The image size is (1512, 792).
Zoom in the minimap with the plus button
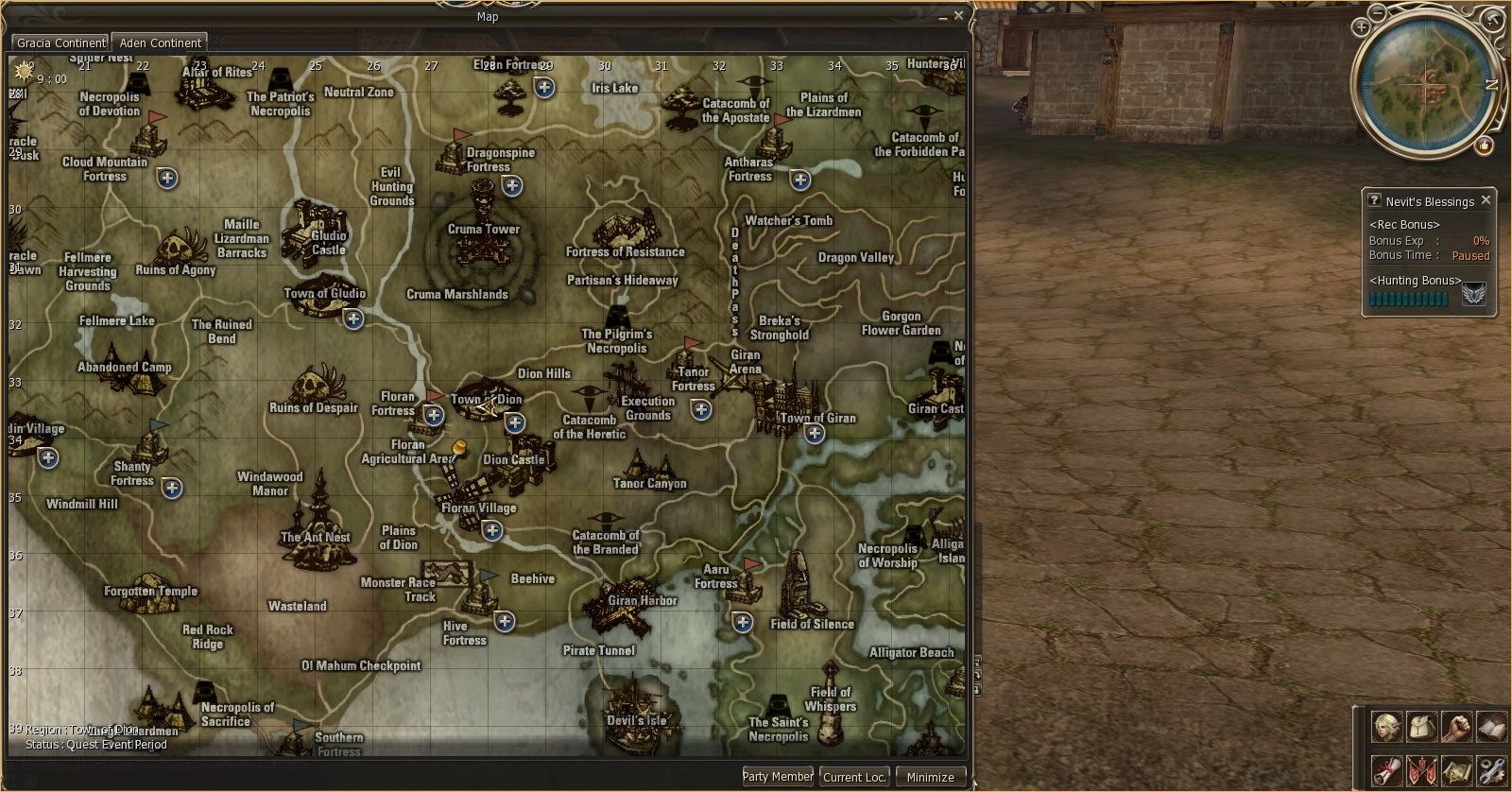pos(1361,26)
